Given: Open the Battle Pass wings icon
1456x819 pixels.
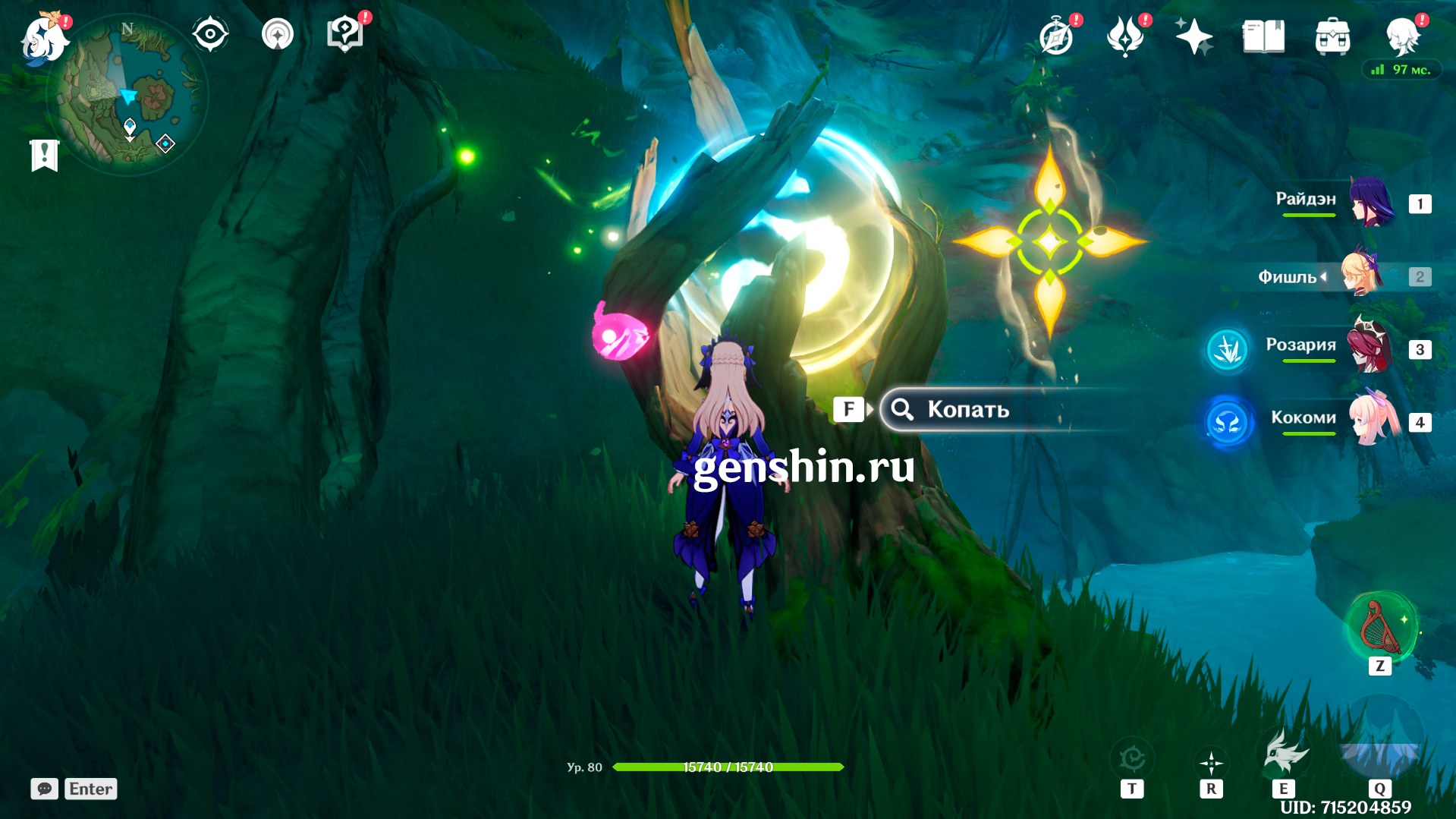Looking at the screenshot, I should (x=1125, y=36).
